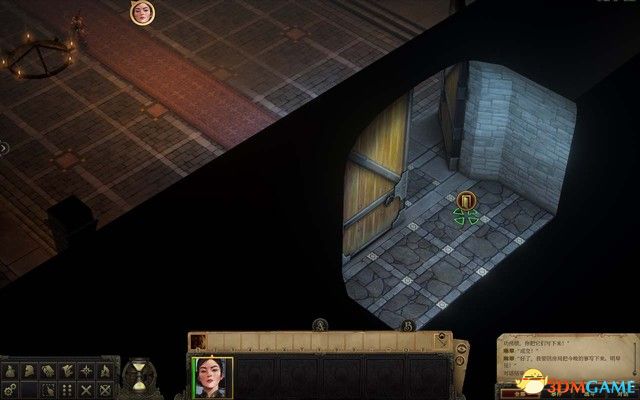Open the character sheet helmet icon
Viewport: 640px width, 400px height.
point(29,369)
